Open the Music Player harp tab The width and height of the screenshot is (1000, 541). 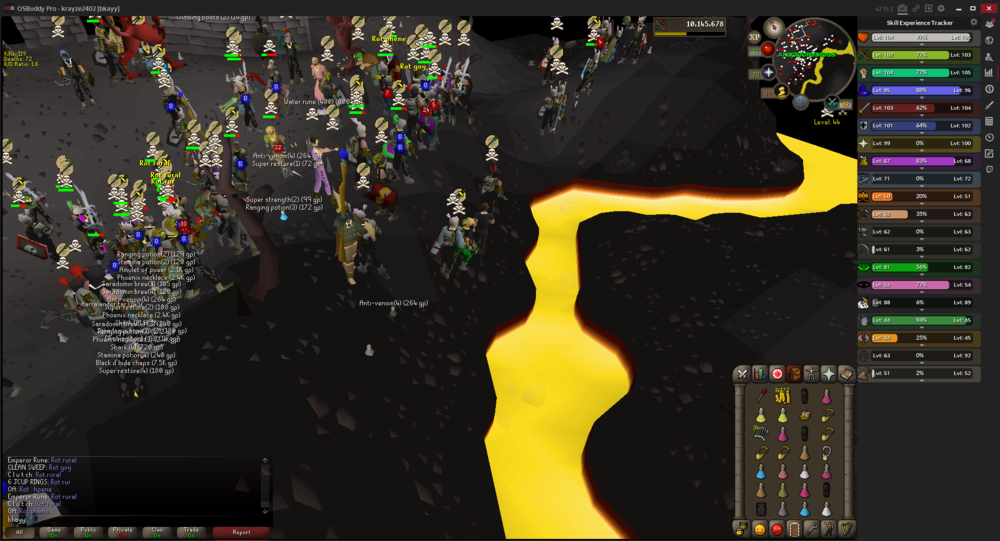[846, 528]
